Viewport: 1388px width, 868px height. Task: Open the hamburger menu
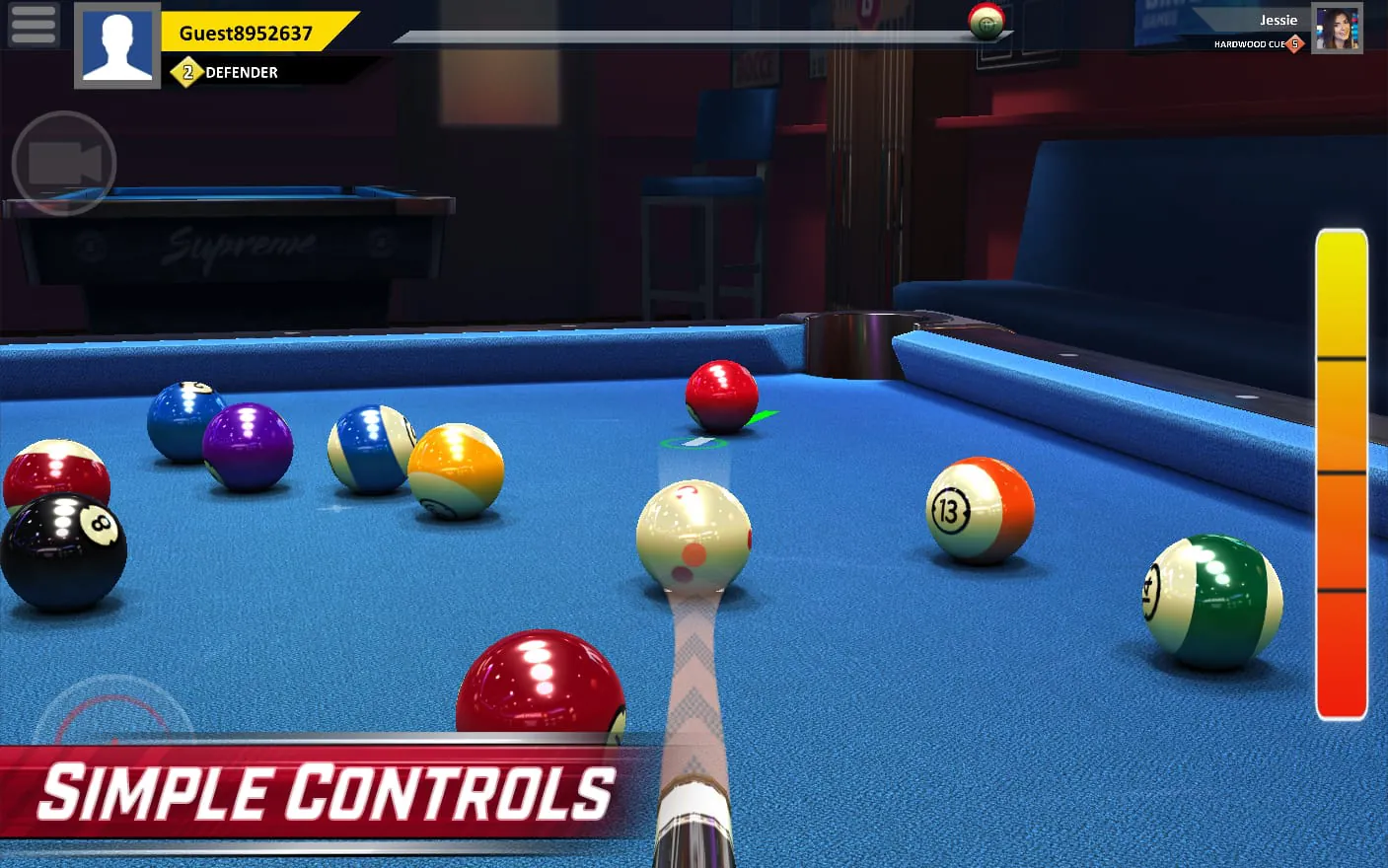click(x=33, y=24)
